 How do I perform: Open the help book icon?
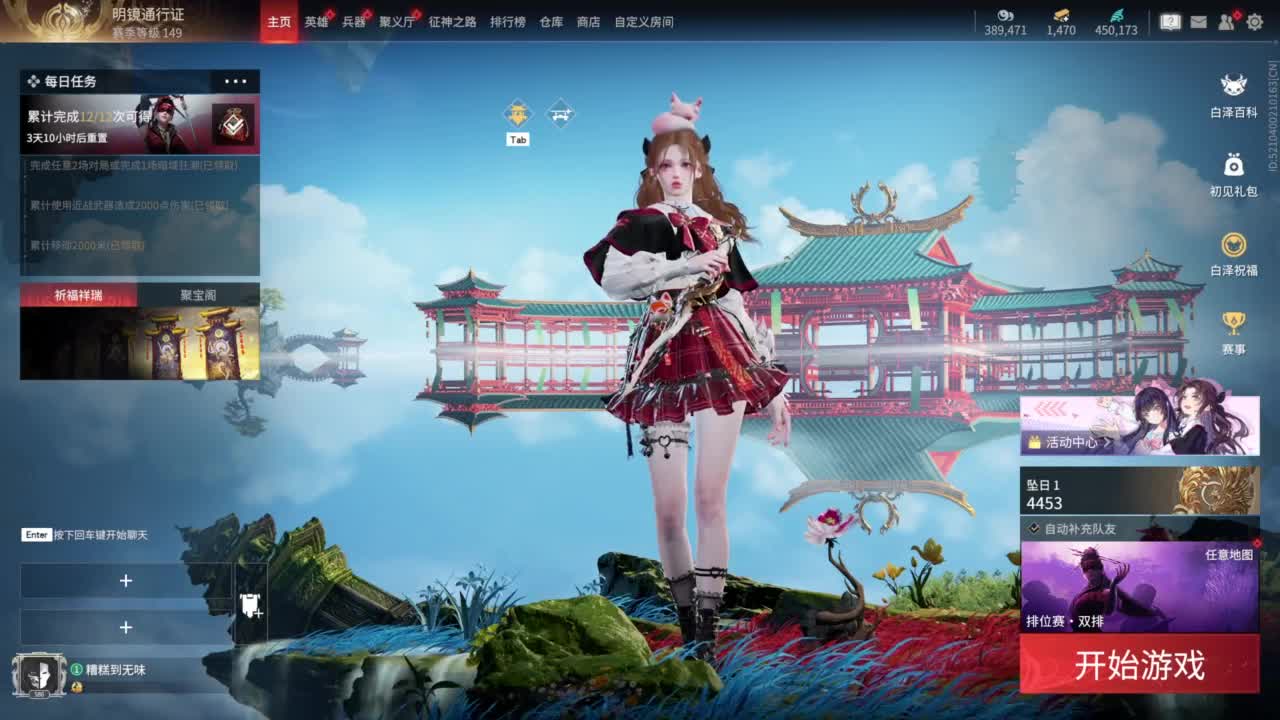(x=1171, y=22)
